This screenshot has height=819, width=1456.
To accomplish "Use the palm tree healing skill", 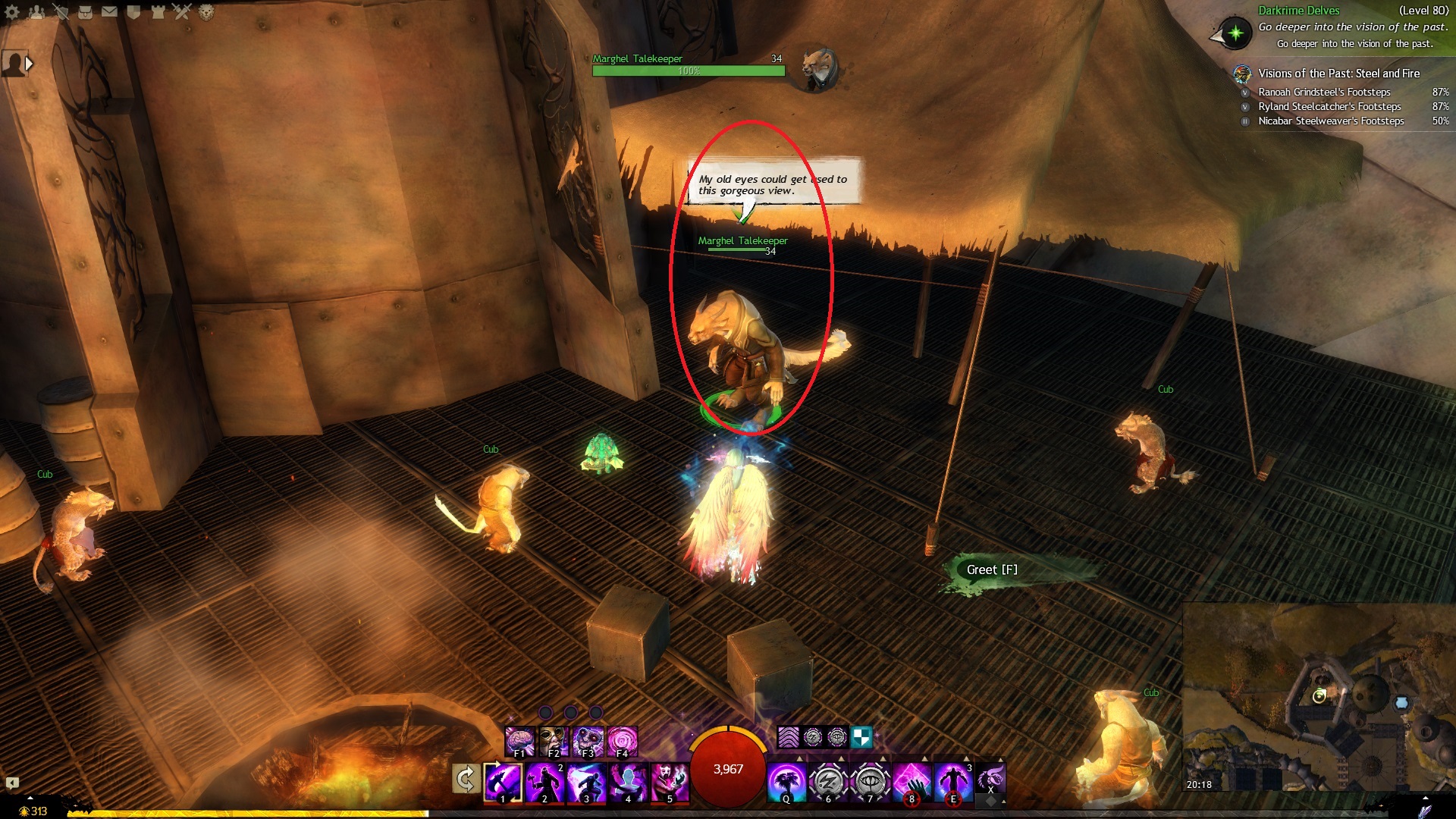I will pos(786,781).
